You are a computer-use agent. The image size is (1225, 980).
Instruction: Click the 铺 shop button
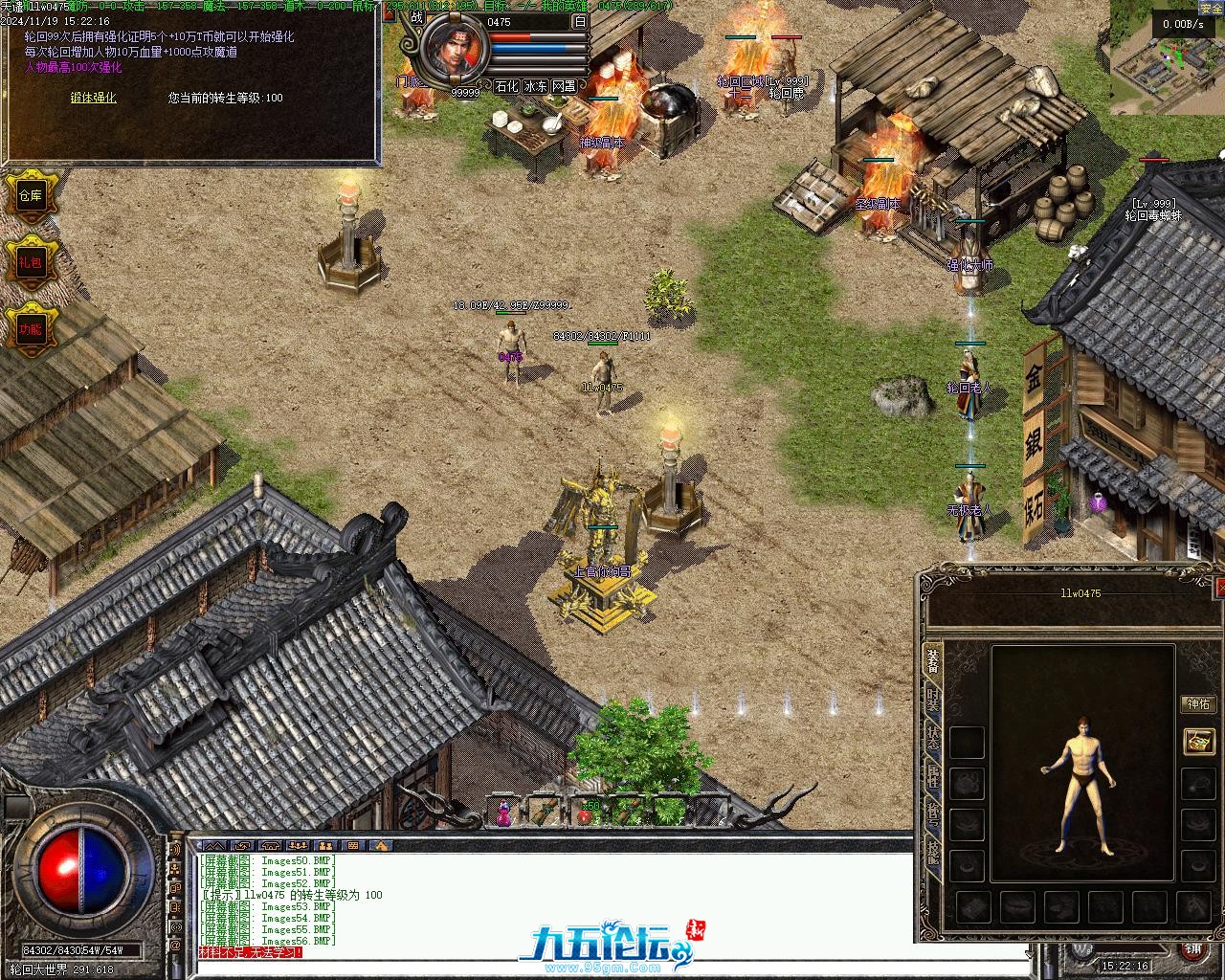[1193, 950]
